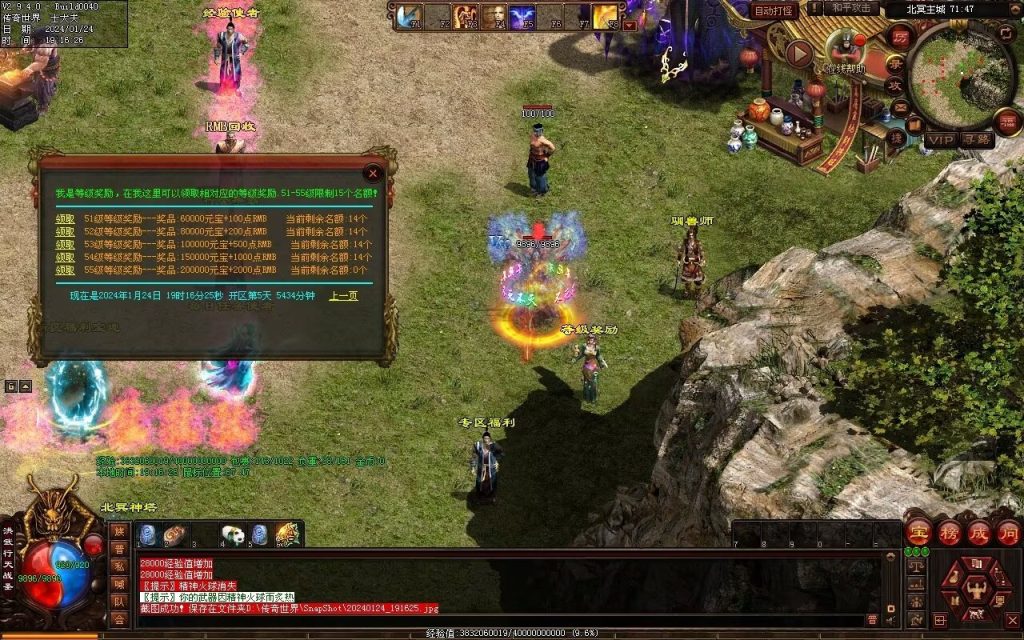Select the guild chat channel (会) tab
1024x640 pixels.
point(119,619)
